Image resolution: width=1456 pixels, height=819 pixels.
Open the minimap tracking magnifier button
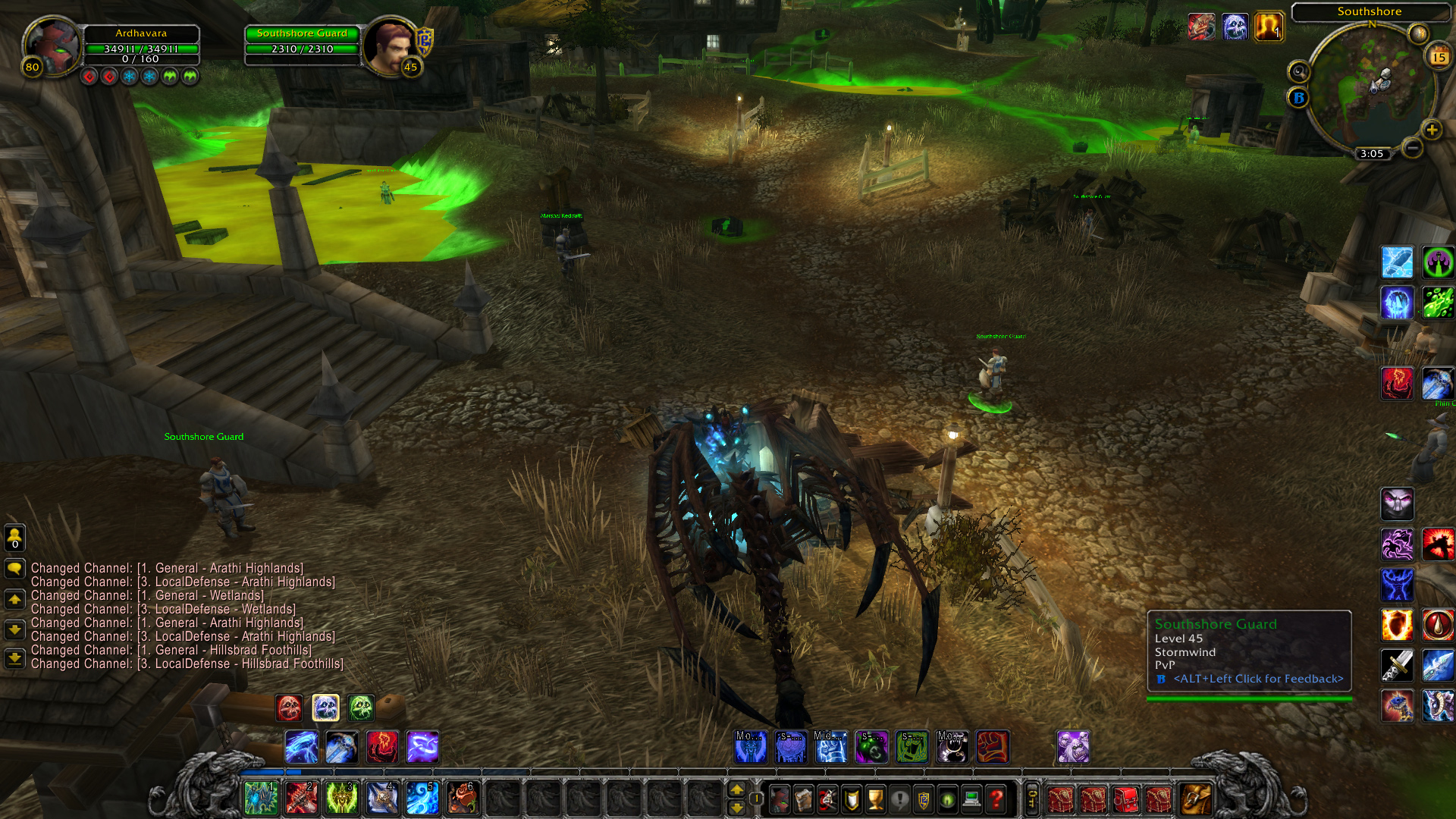click(x=1299, y=72)
